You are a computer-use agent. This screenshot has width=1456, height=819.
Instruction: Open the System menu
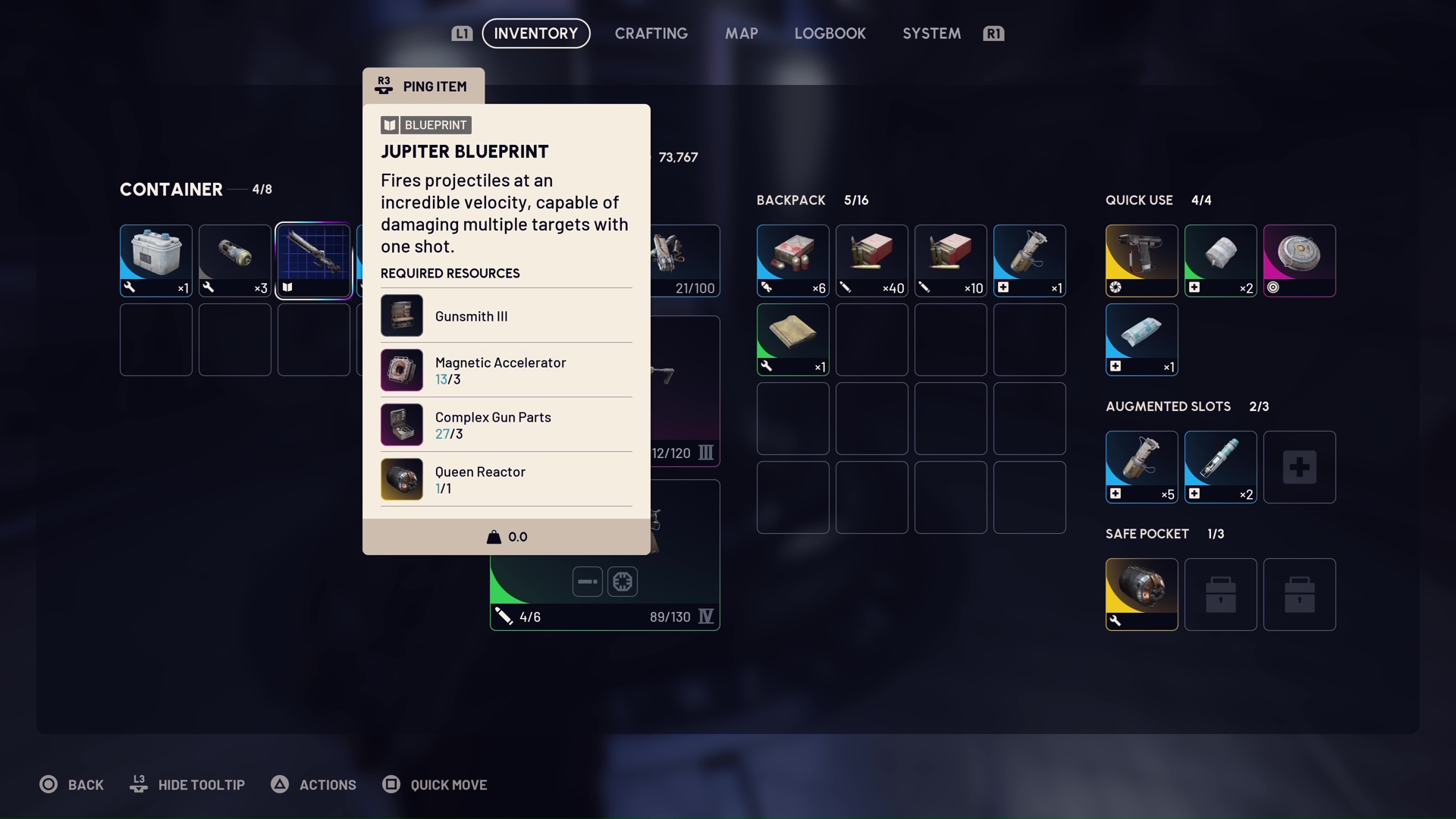pos(930,33)
